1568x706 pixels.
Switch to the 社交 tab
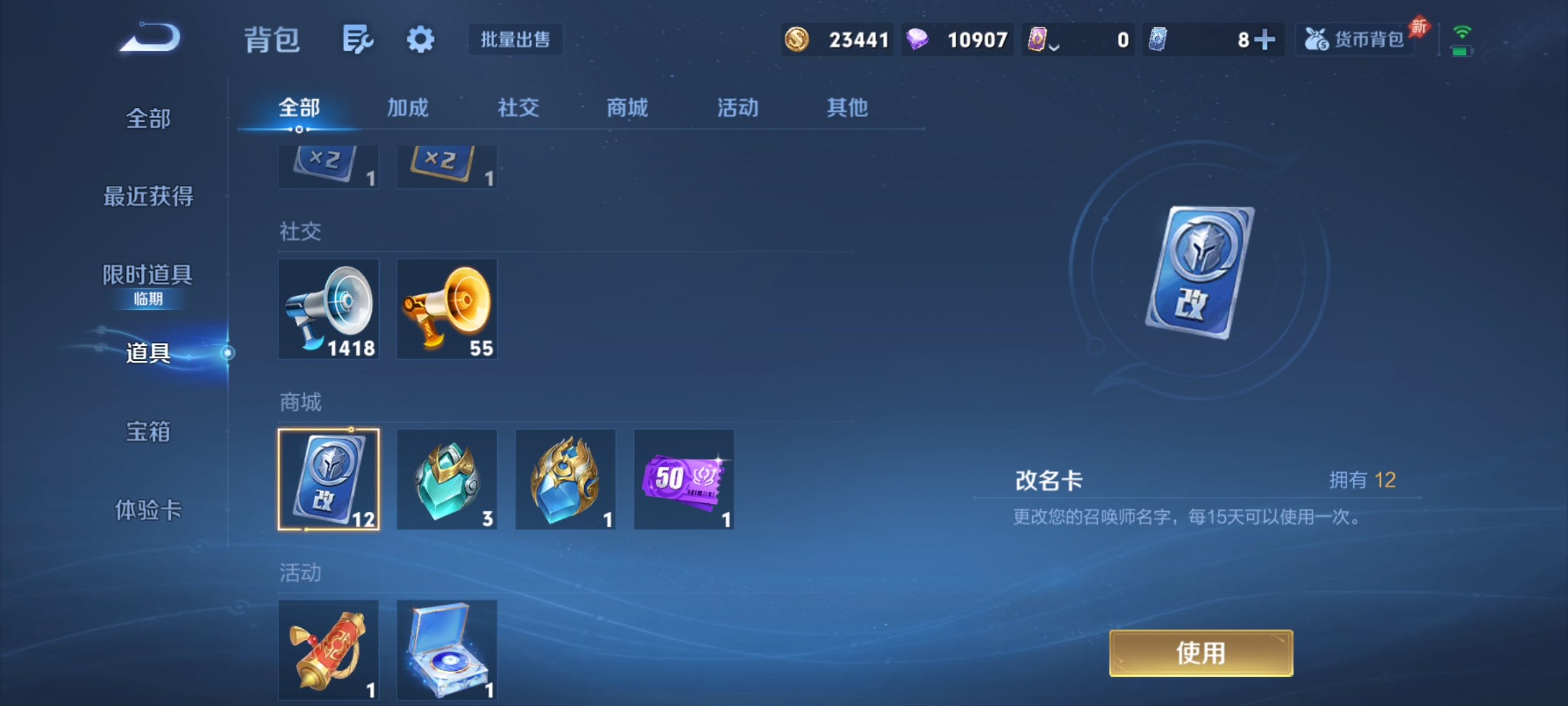(517, 108)
